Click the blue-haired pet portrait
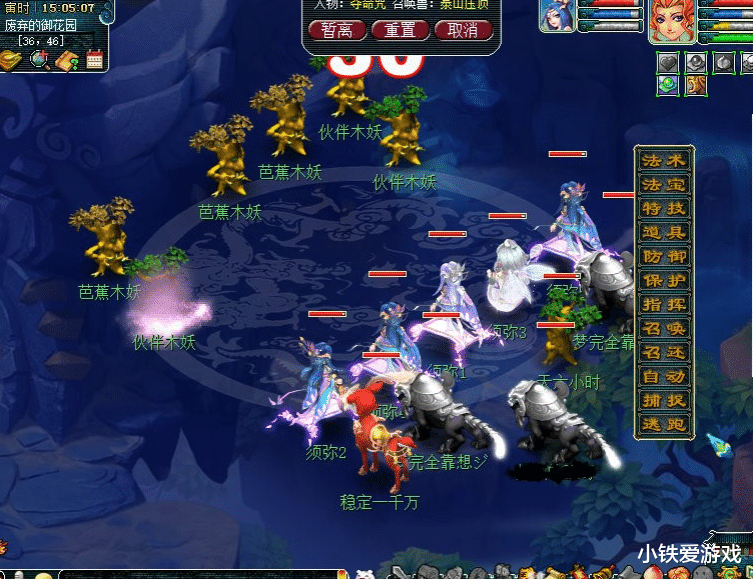753x579 pixels. pyautogui.click(x=557, y=15)
